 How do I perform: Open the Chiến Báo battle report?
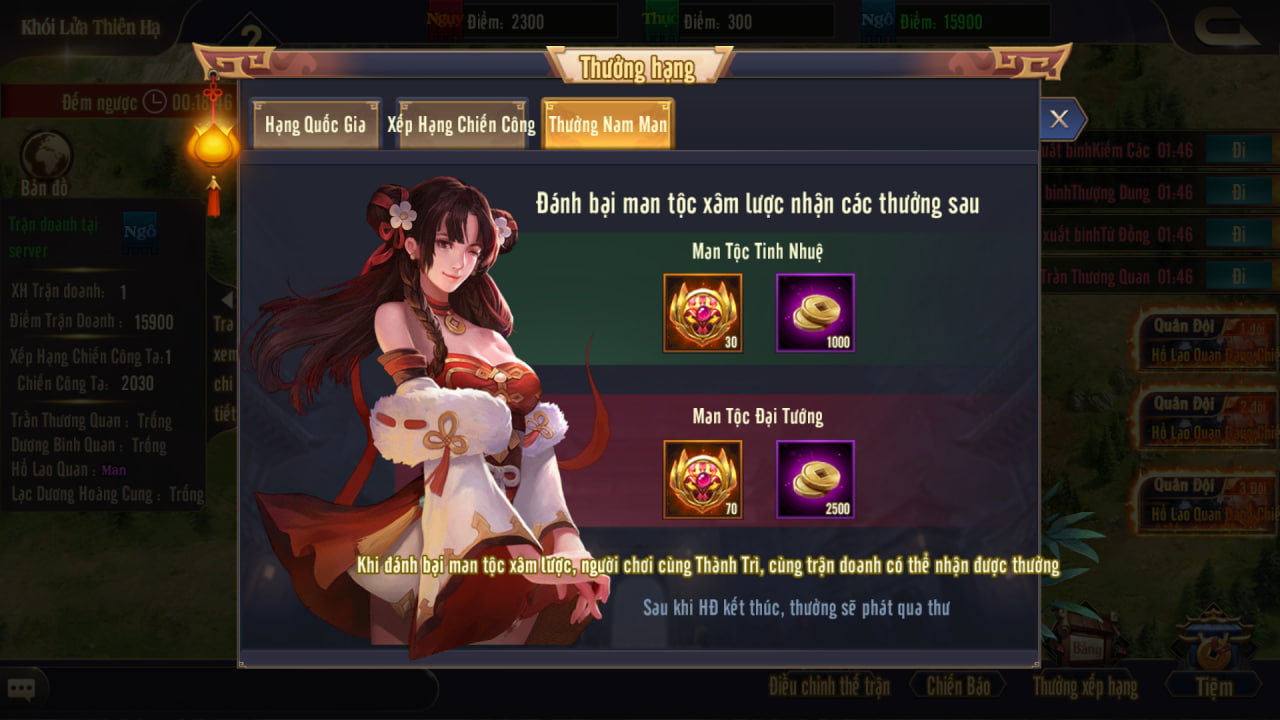pos(958,686)
